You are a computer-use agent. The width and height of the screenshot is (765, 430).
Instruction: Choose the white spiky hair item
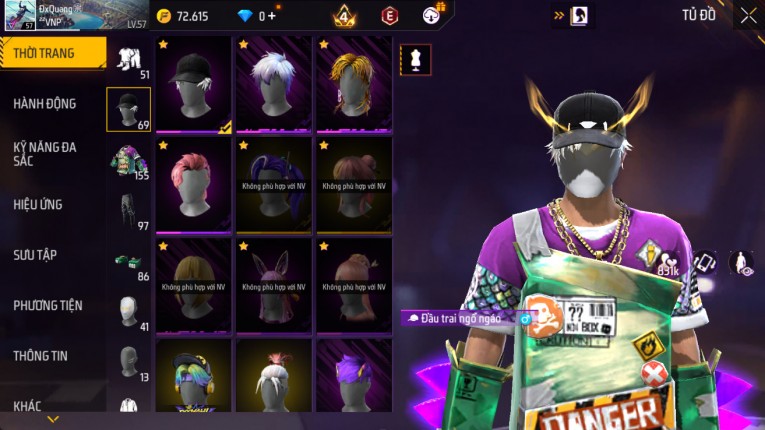(274, 84)
